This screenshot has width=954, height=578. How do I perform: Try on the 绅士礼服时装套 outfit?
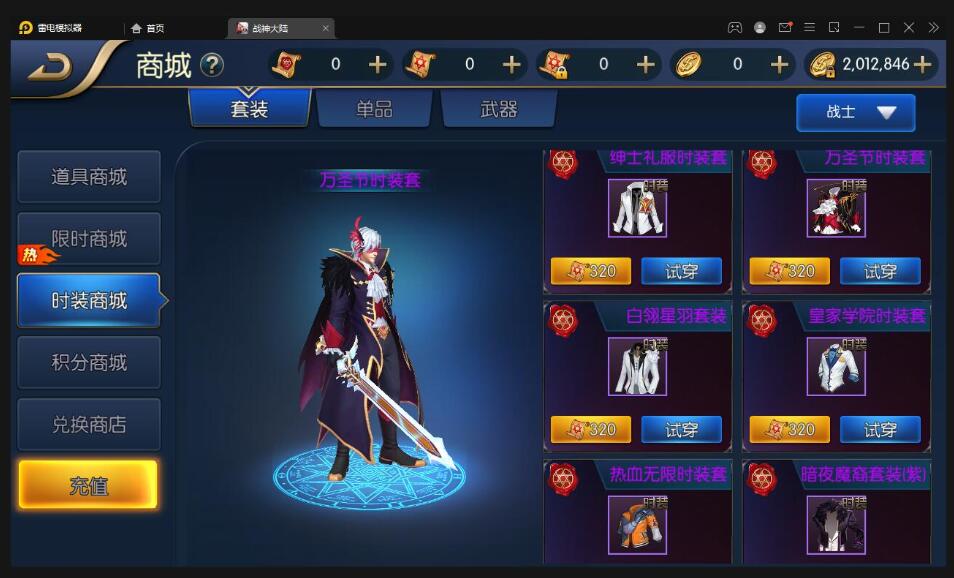tap(681, 271)
